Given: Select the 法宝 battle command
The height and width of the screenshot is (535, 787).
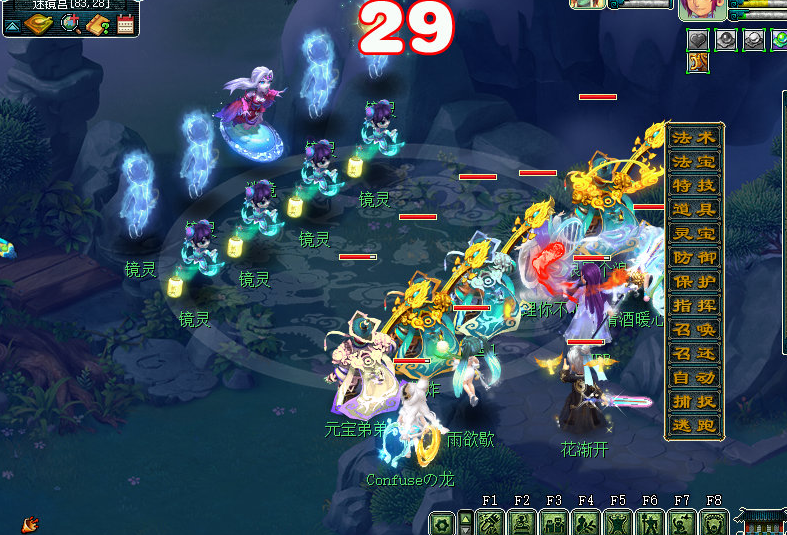Looking at the screenshot, I should [694, 162].
